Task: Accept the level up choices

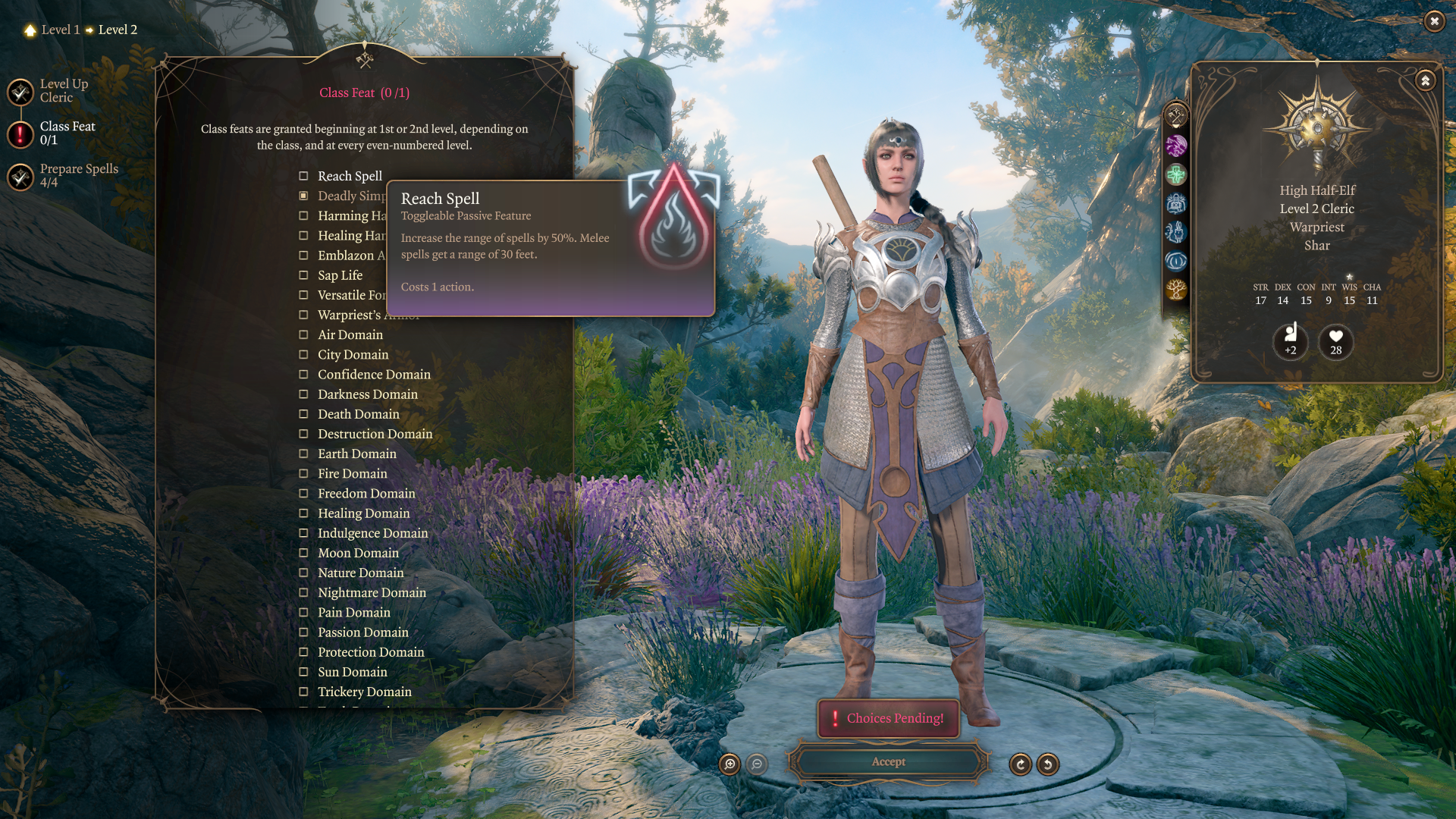Action: point(888,762)
